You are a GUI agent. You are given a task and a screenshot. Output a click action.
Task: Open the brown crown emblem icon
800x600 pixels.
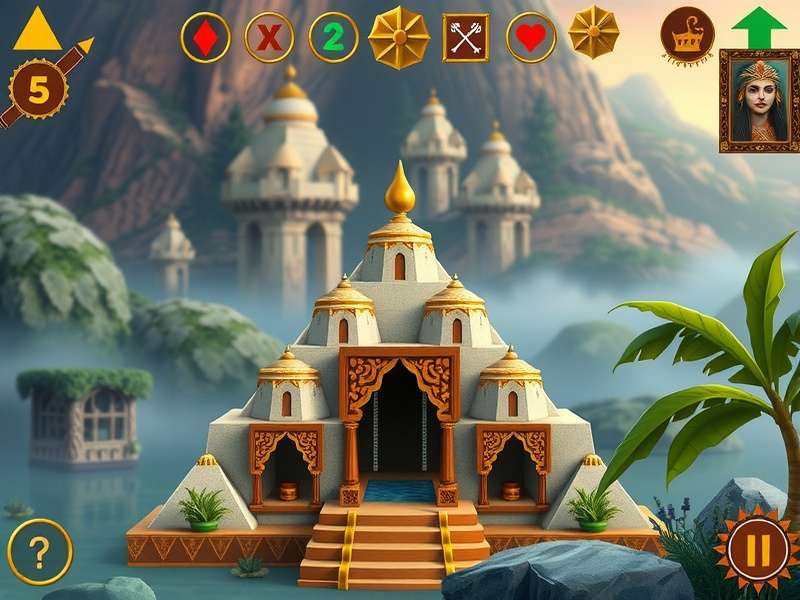coord(687,37)
